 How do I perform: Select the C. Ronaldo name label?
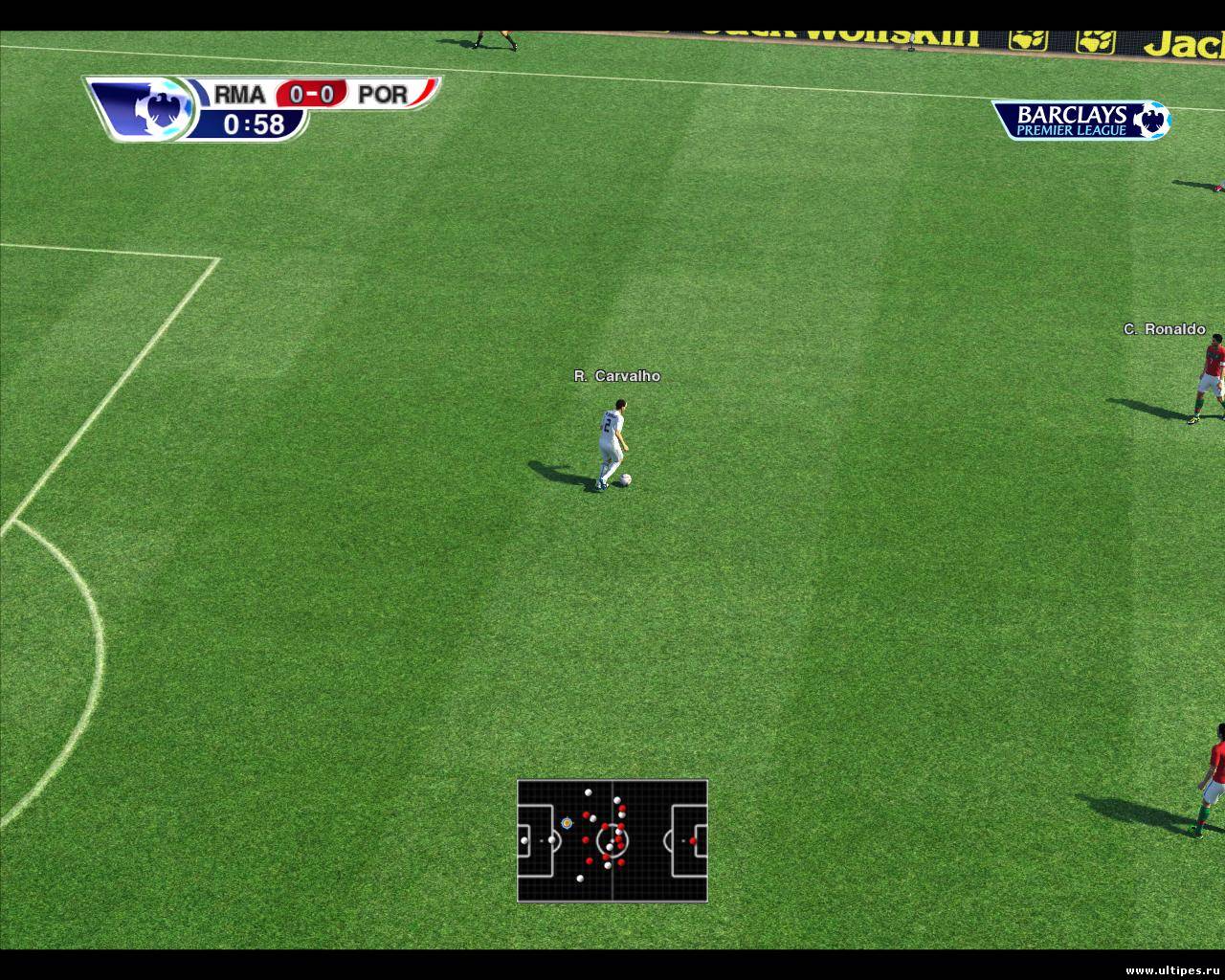click(1166, 329)
